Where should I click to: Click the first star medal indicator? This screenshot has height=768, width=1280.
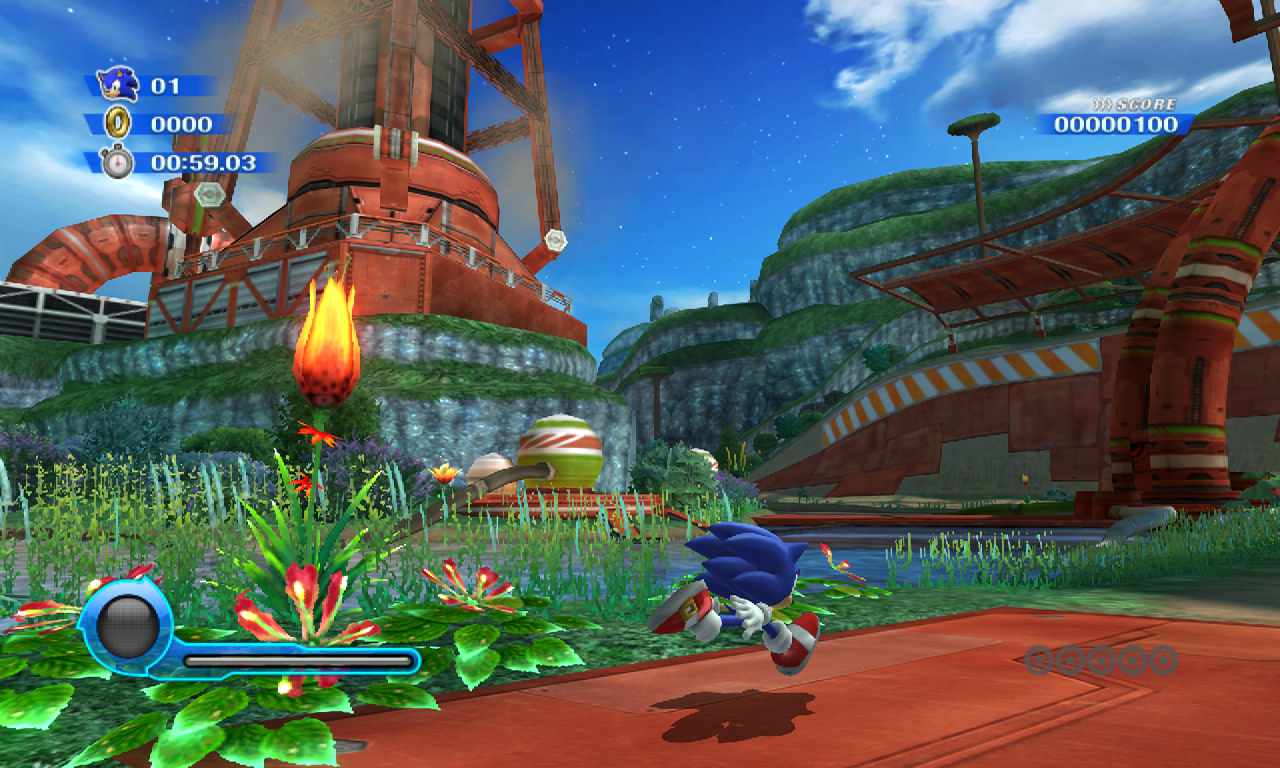tap(1041, 661)
